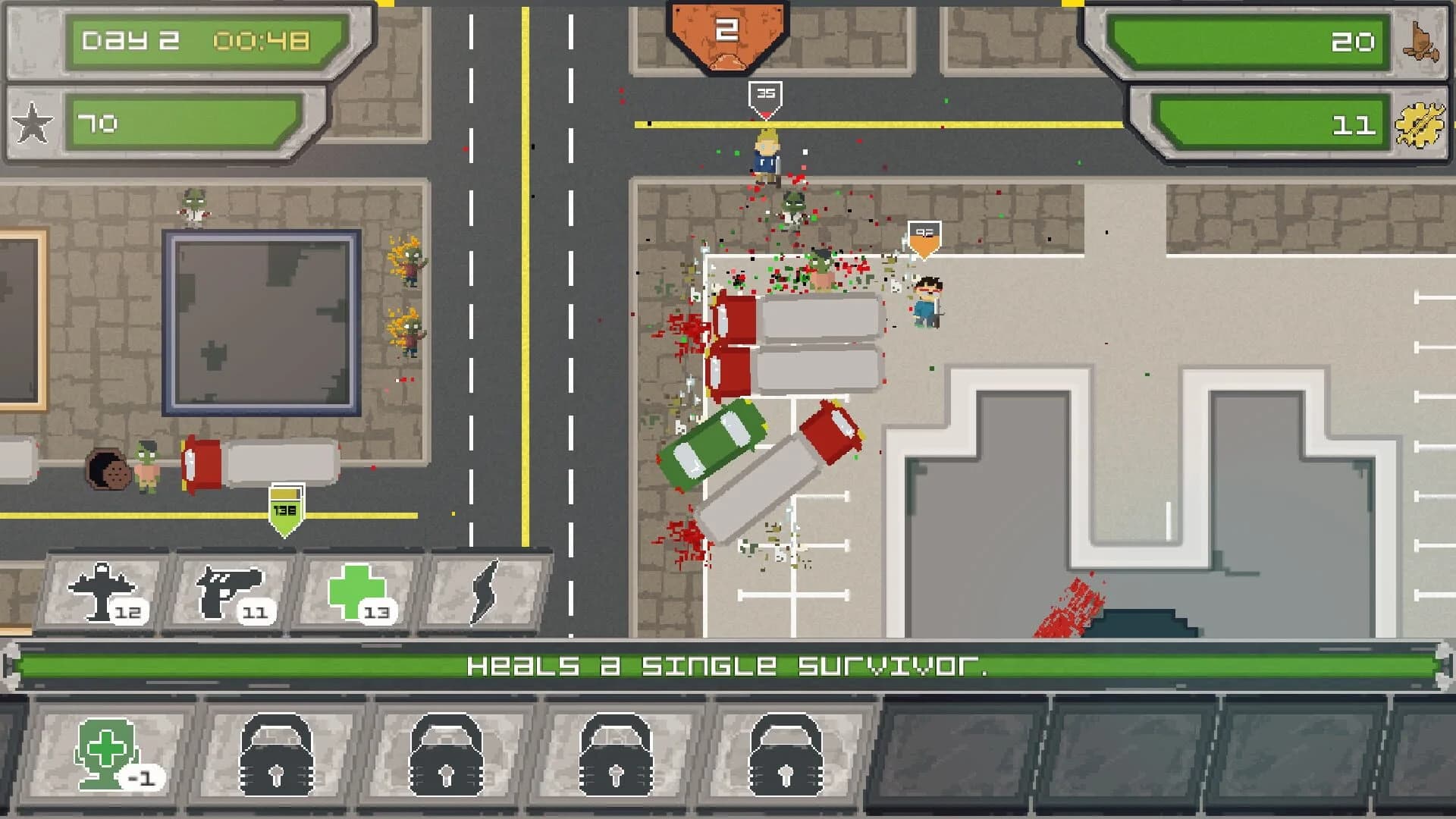Click the orange wave counter shield showing 2
The width and height of the screenshot is (1456, 819).
click(726, 32)
